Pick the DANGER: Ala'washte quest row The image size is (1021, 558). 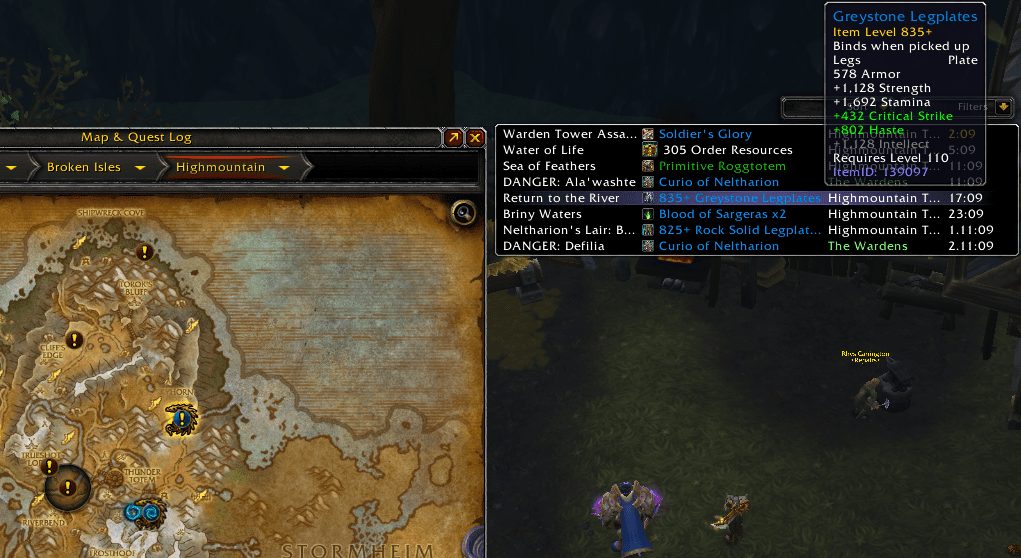[569, 182]
